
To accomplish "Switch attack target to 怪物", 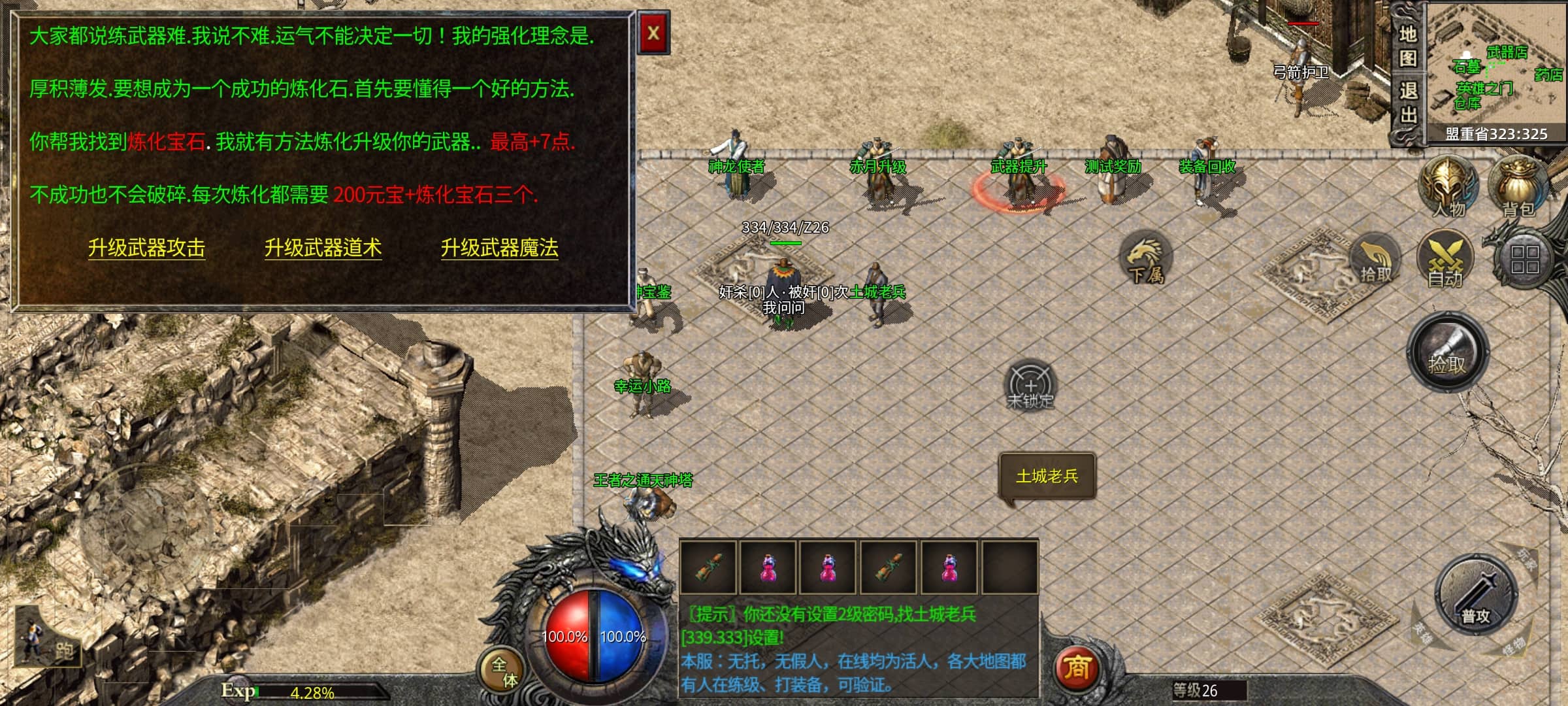I will click(x=1512, y=647).
